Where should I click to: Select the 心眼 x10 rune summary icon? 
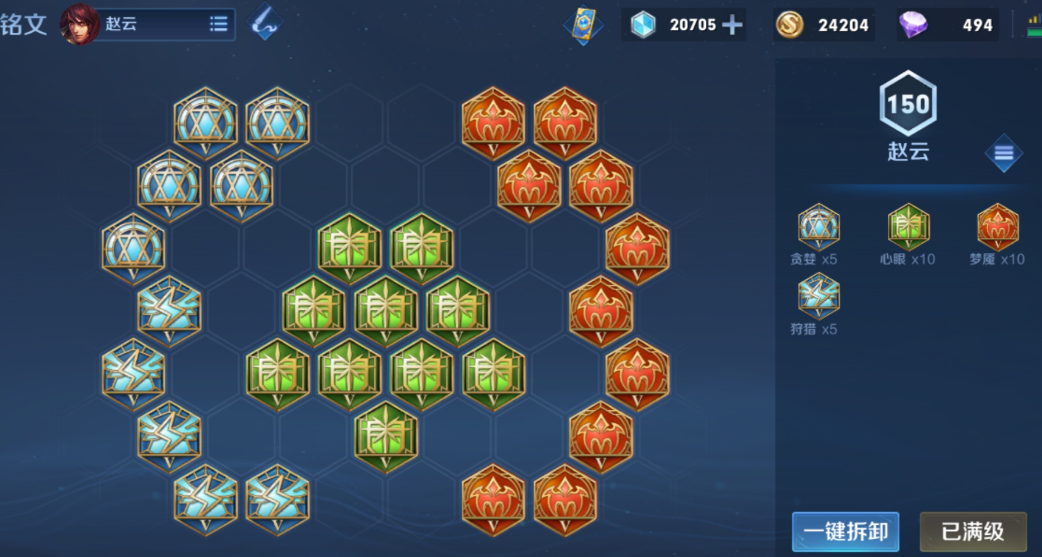pyautogui.click(x=908, y=227)
